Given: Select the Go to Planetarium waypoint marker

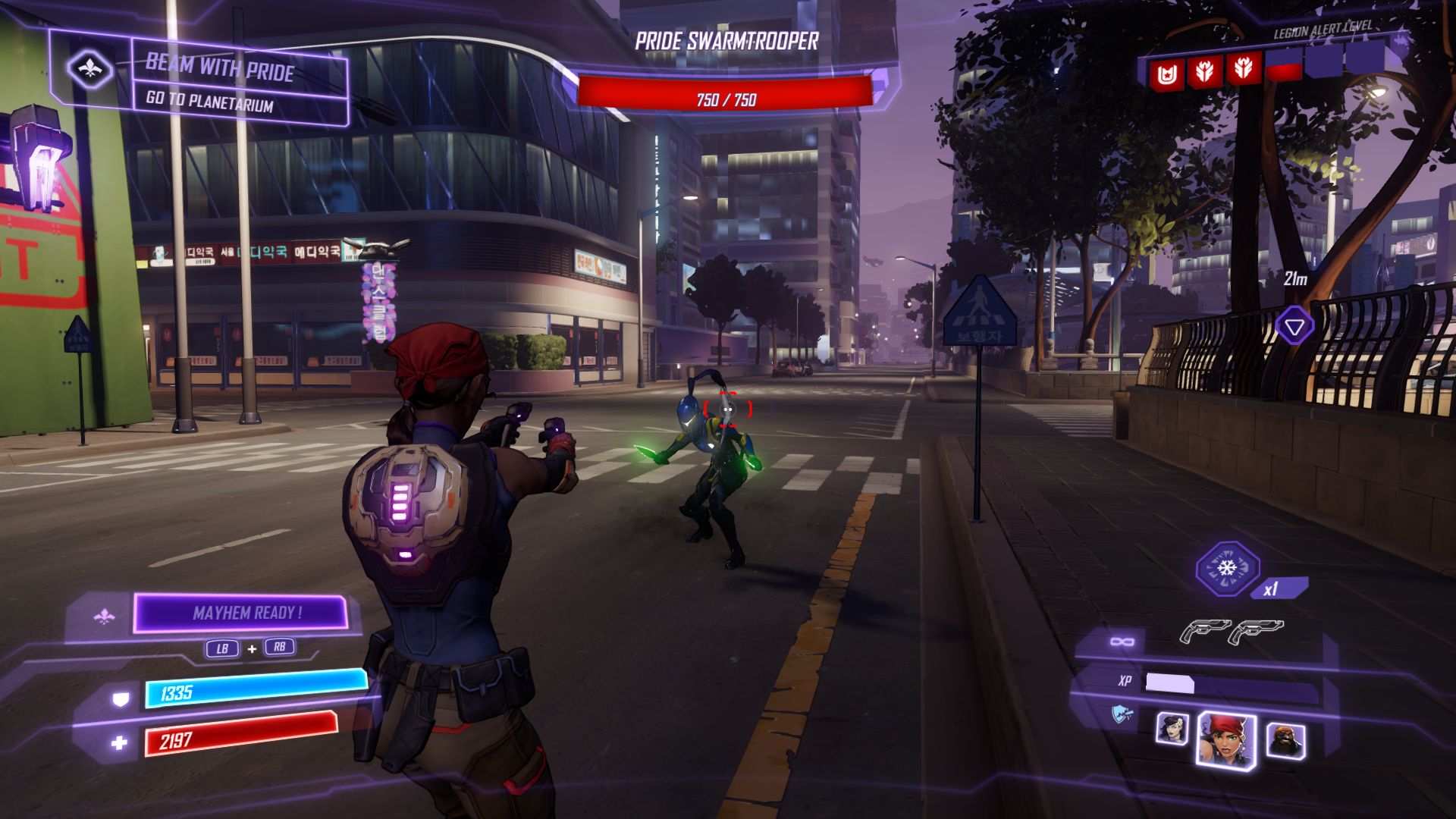Looking at the screenshot, I should point(1294,327).
